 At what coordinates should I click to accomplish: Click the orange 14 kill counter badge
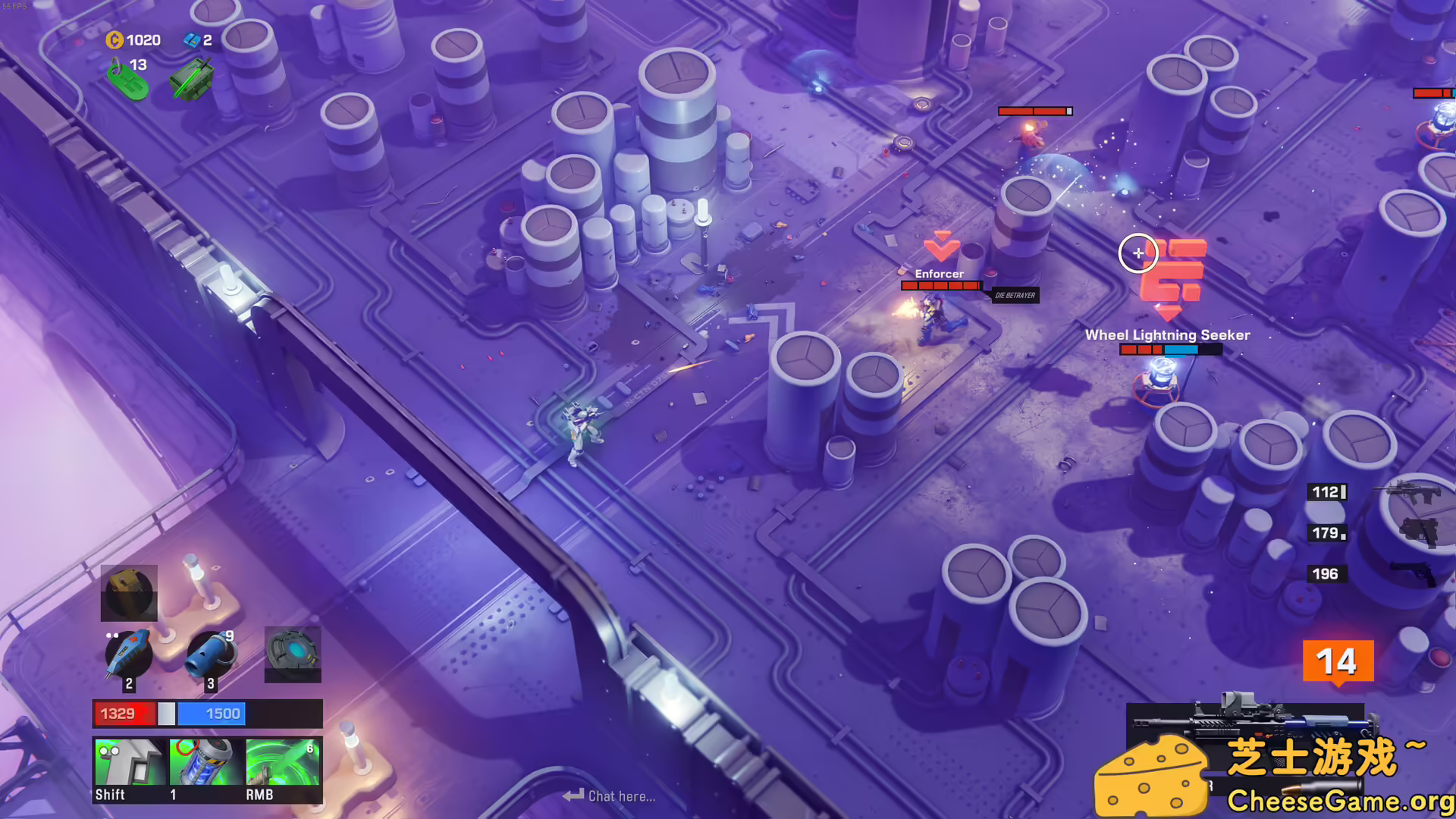point(1340,661)
